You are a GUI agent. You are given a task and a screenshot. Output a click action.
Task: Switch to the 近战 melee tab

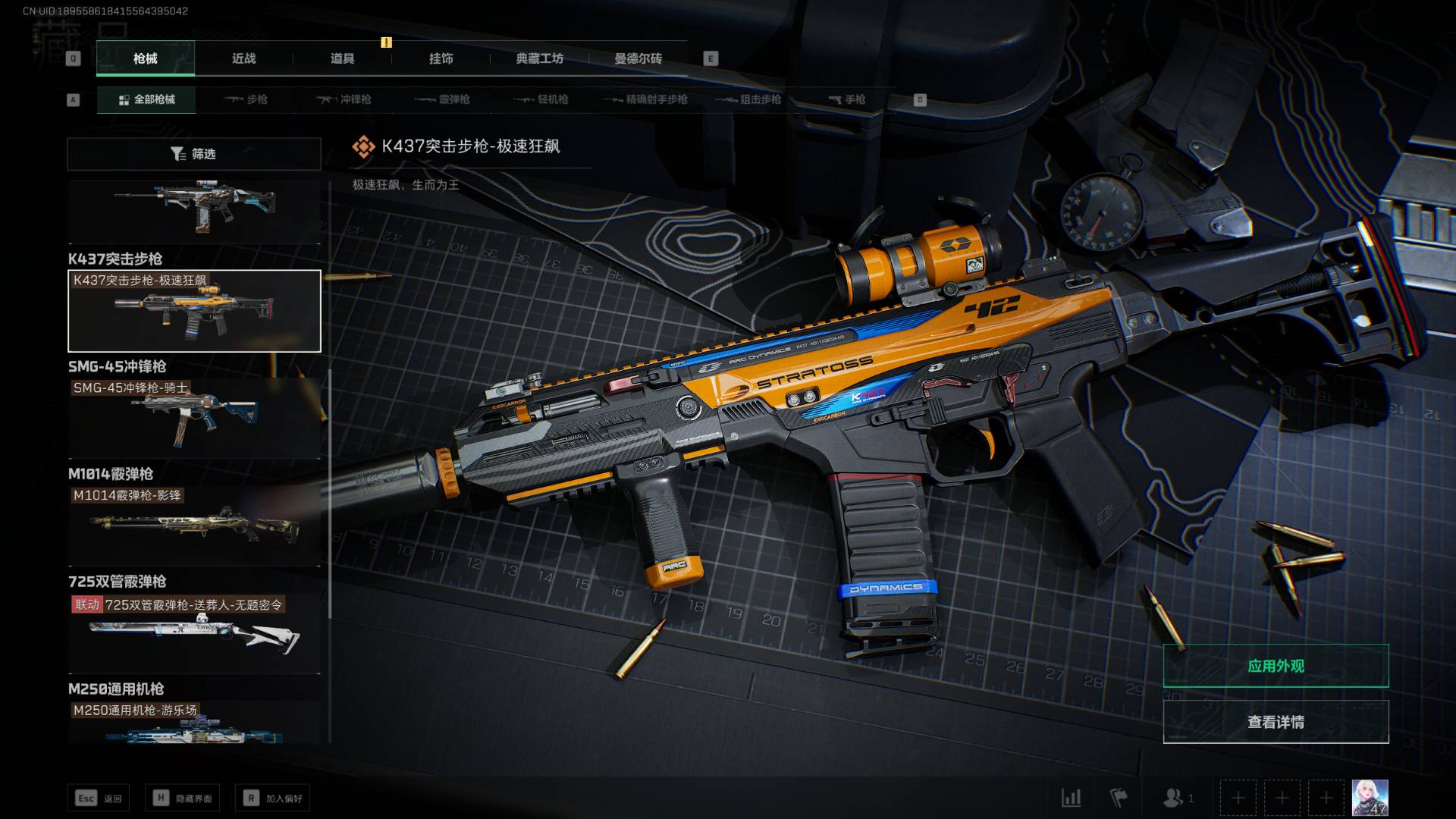click(x=243, y=58)
